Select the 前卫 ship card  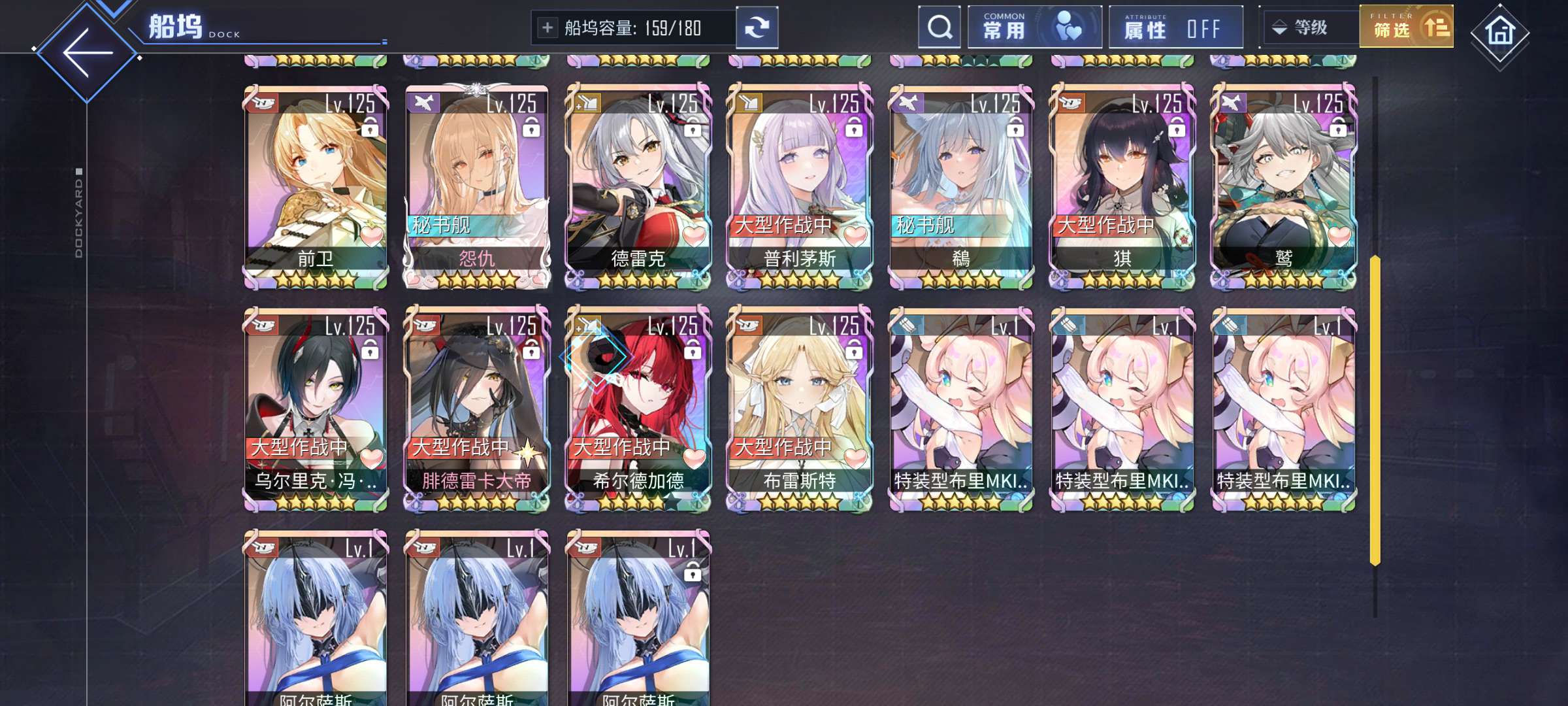pyautogui.click(x=316, y=186)
